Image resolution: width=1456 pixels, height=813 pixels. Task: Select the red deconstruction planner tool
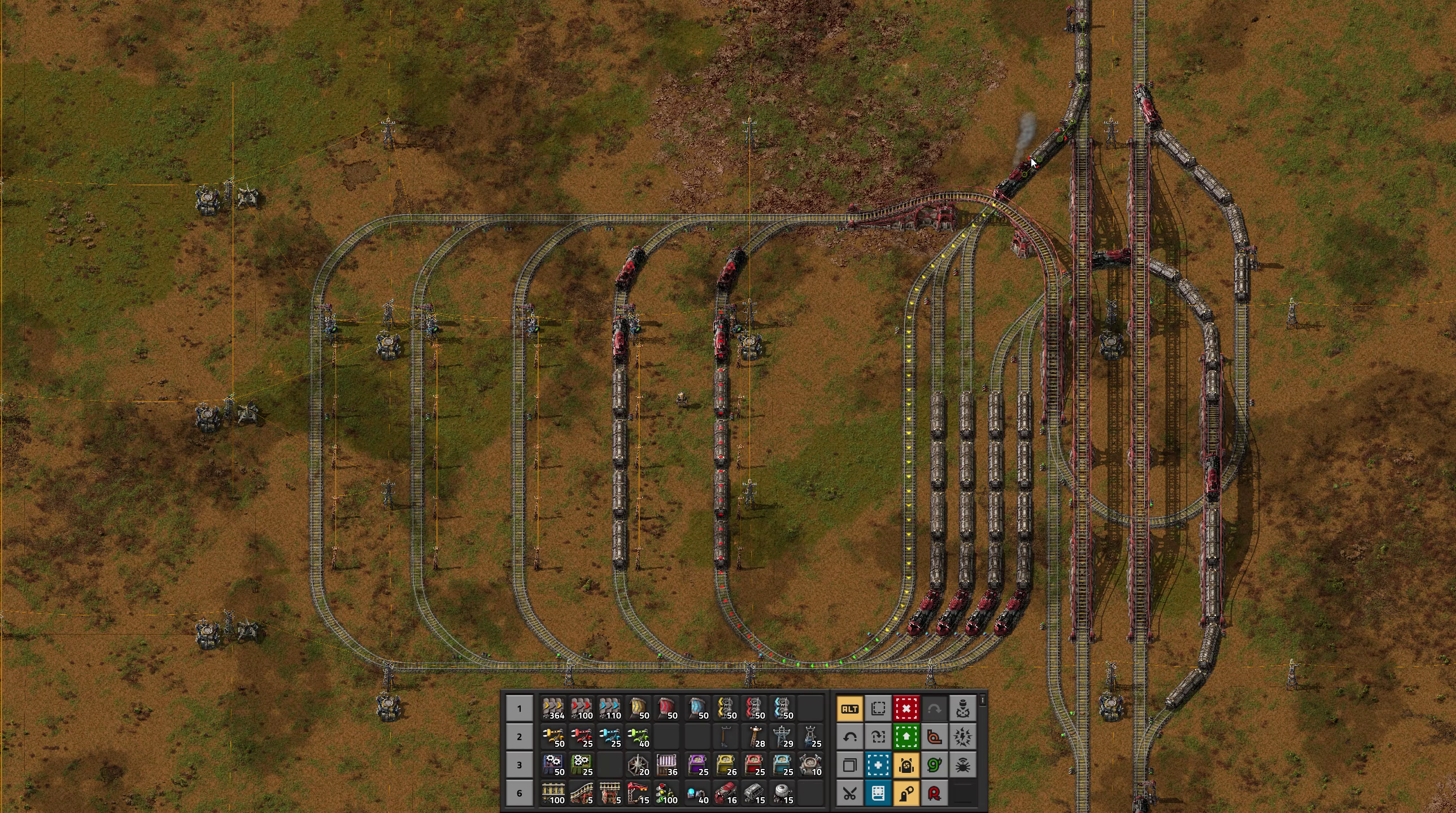pos(906,709)
